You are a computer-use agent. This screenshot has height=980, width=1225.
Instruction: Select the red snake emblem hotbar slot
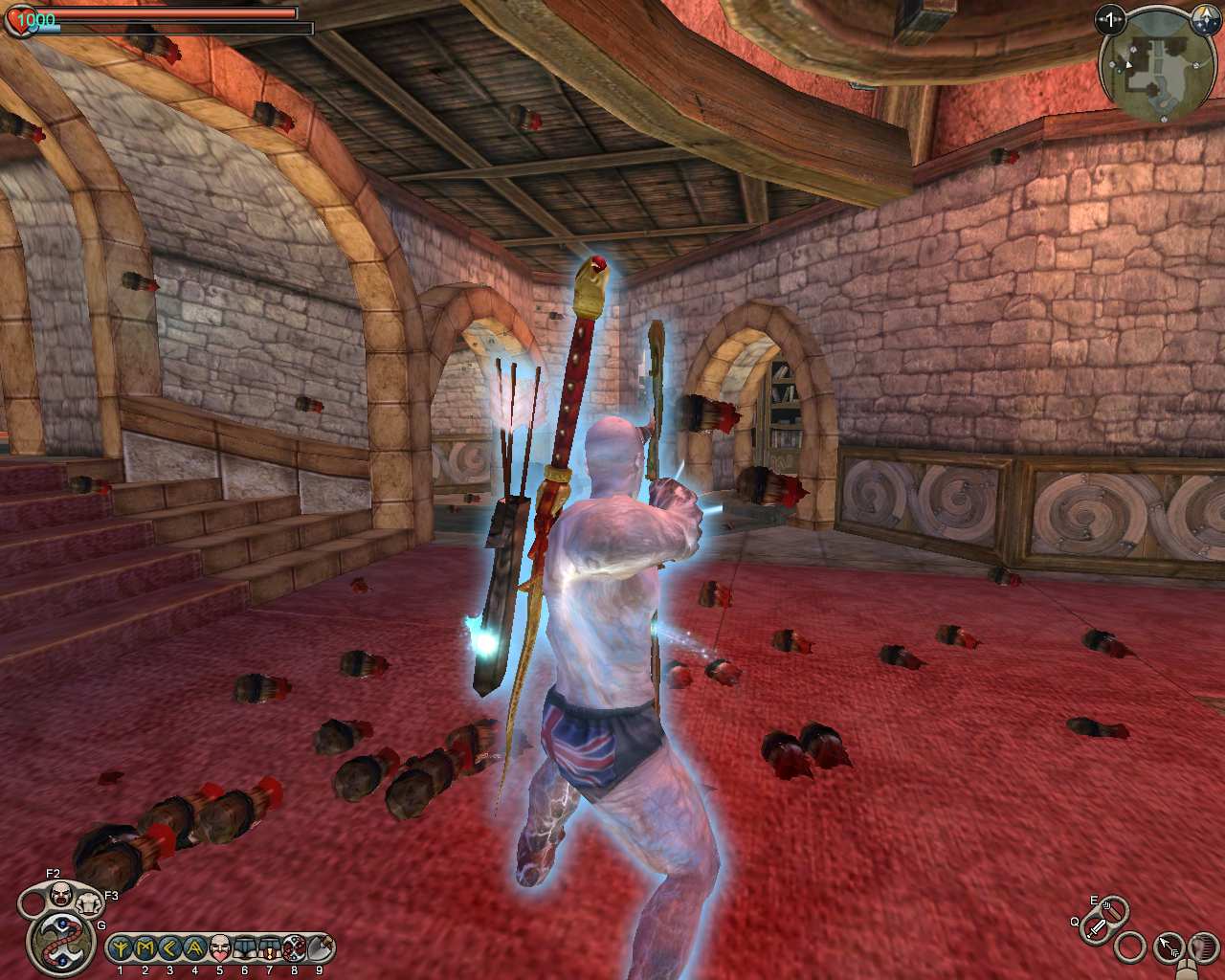point(295,948)
